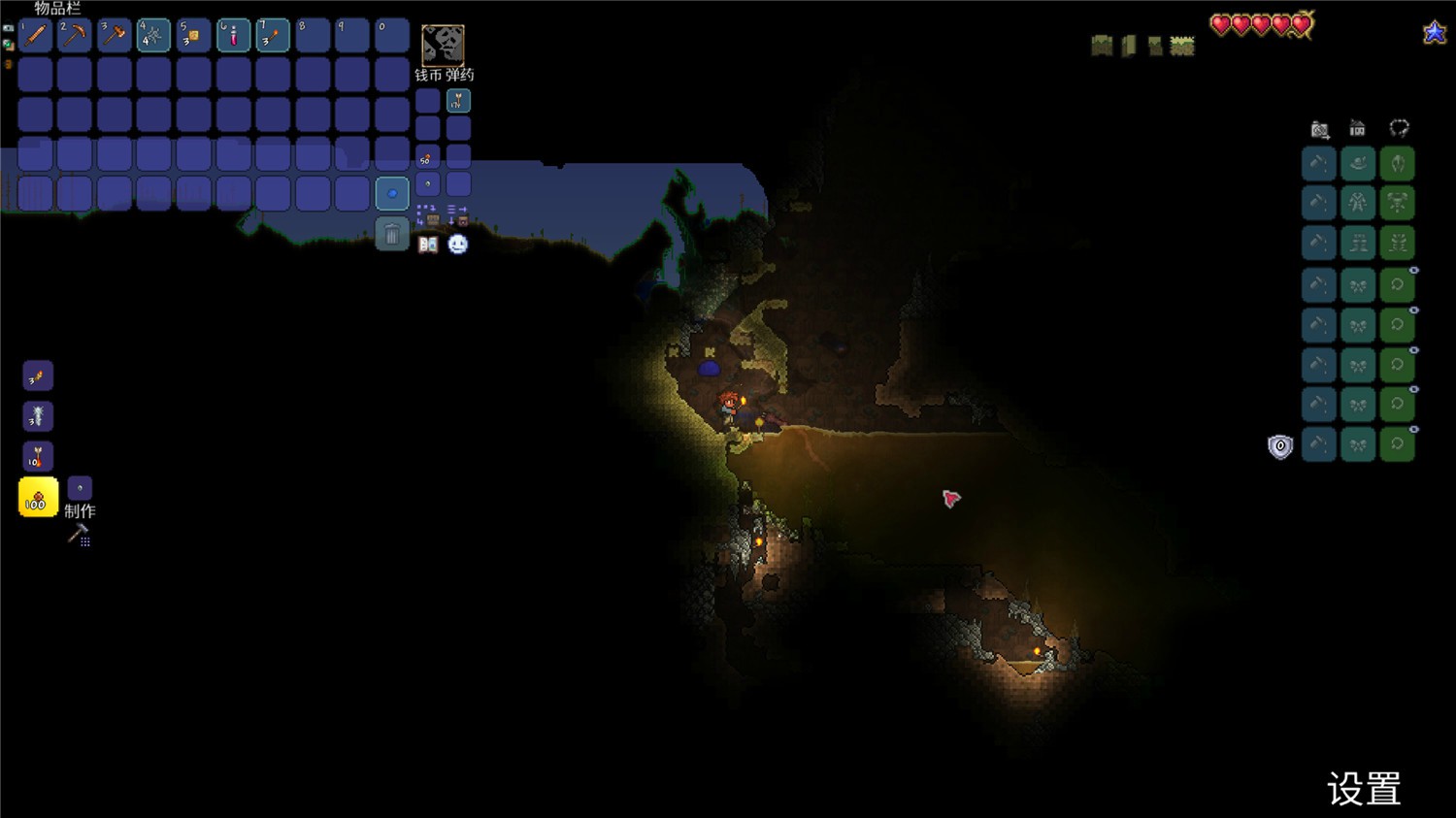Open the emote smiley face button

pos(458,245)
